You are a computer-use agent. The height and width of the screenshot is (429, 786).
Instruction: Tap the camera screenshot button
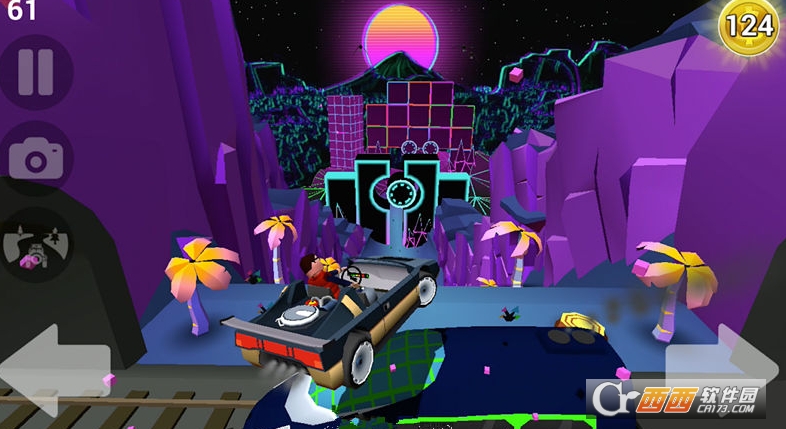pyautogui.click(x=36, y=157)
